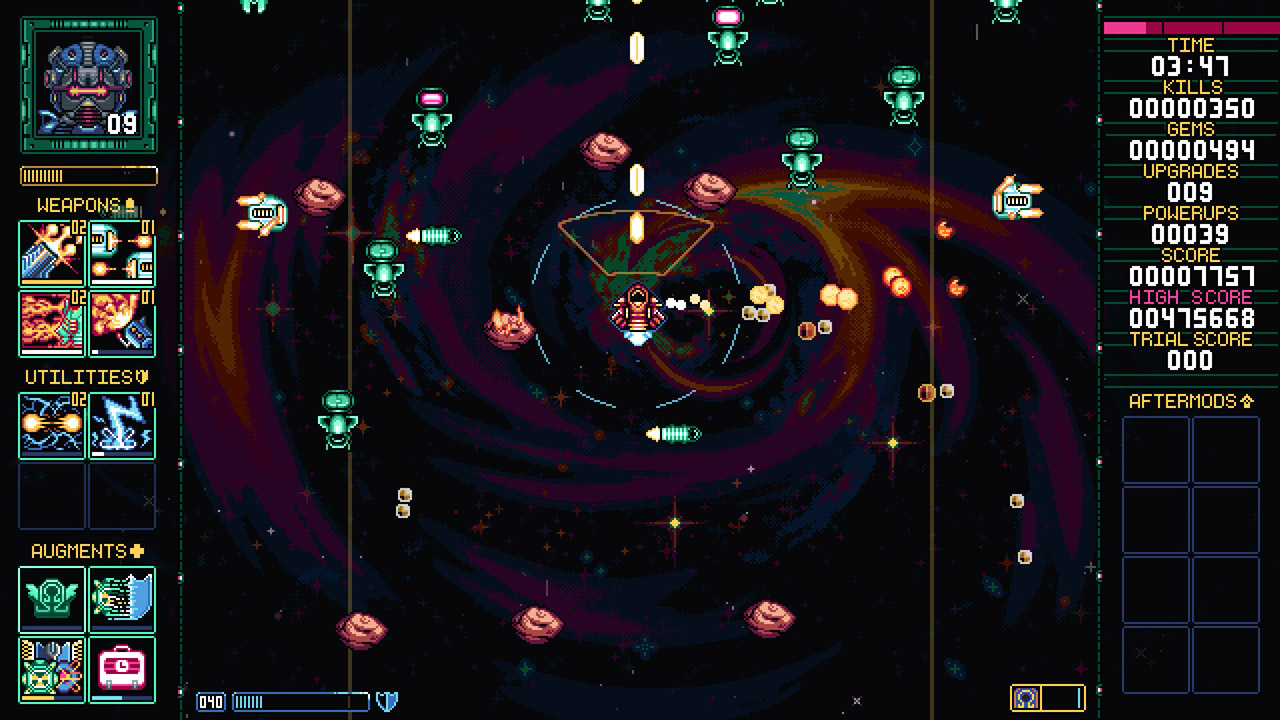Select the TRIAL SCORE label
1280x720 pixels.
click(1190, 339)
